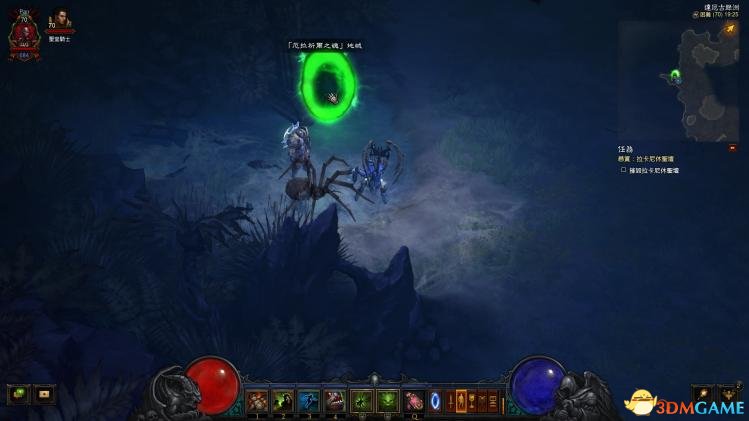The image size is (749, 421).
Task: Use the dark green spider skill
Action: (x=361, y=400)
